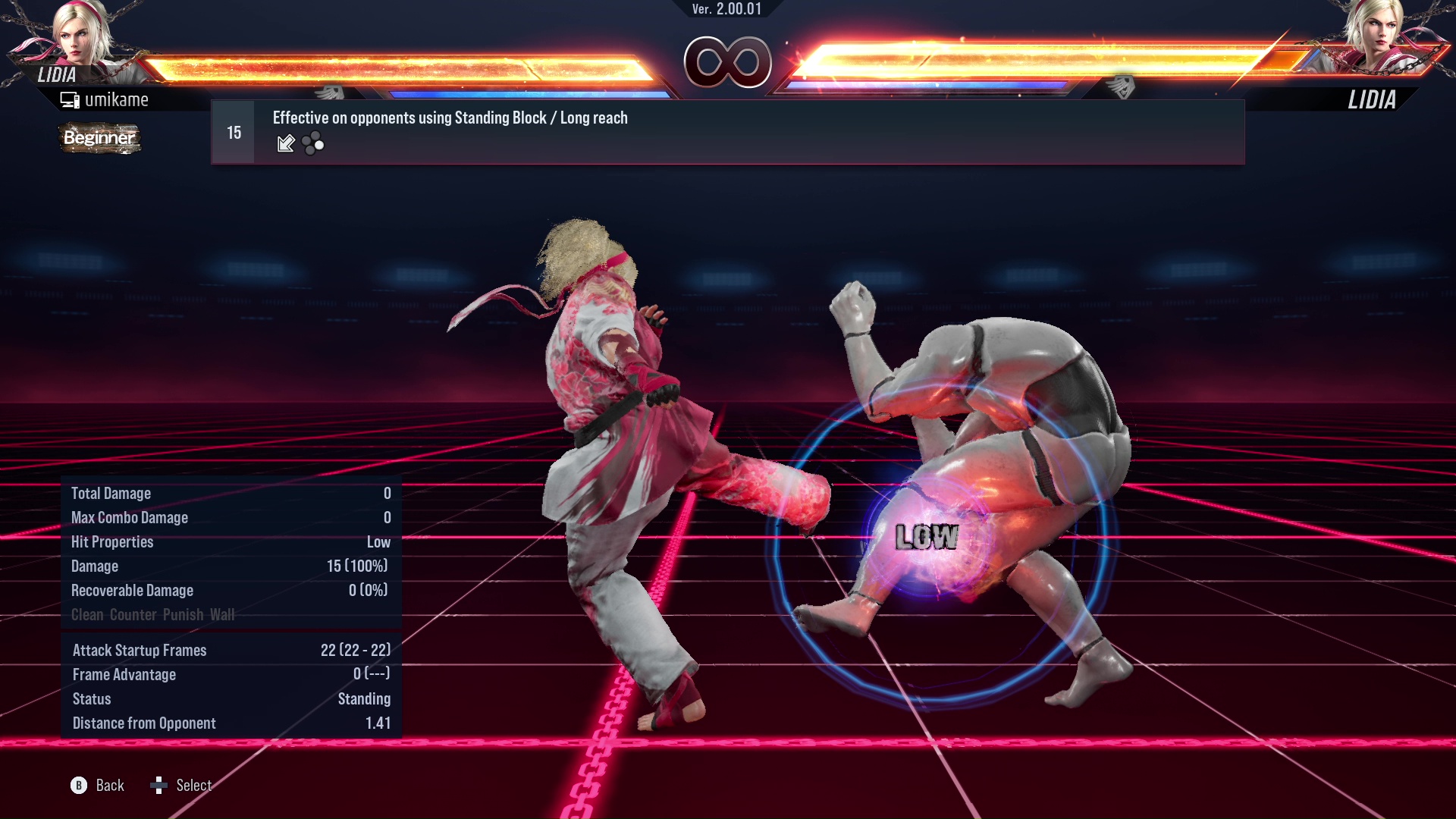Click the down-back arrow input icon

[286, 143]
